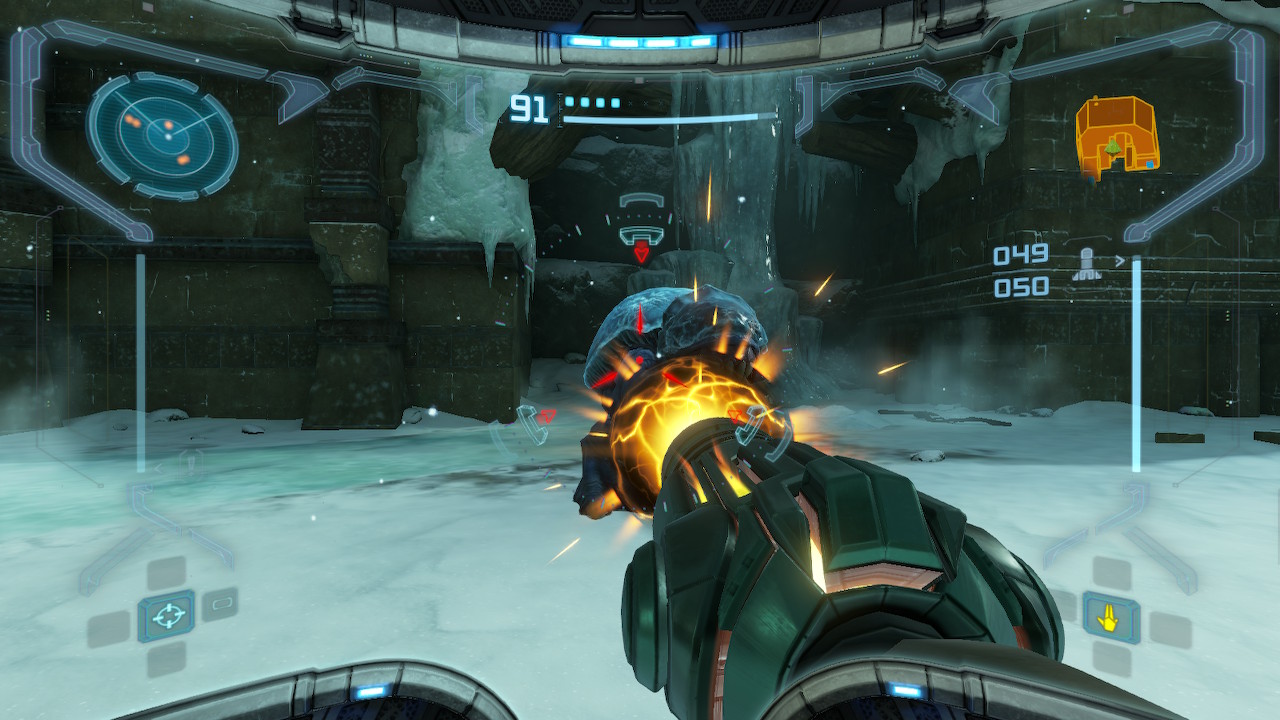Select the yellow hand beam icon

pos(1111,620)
